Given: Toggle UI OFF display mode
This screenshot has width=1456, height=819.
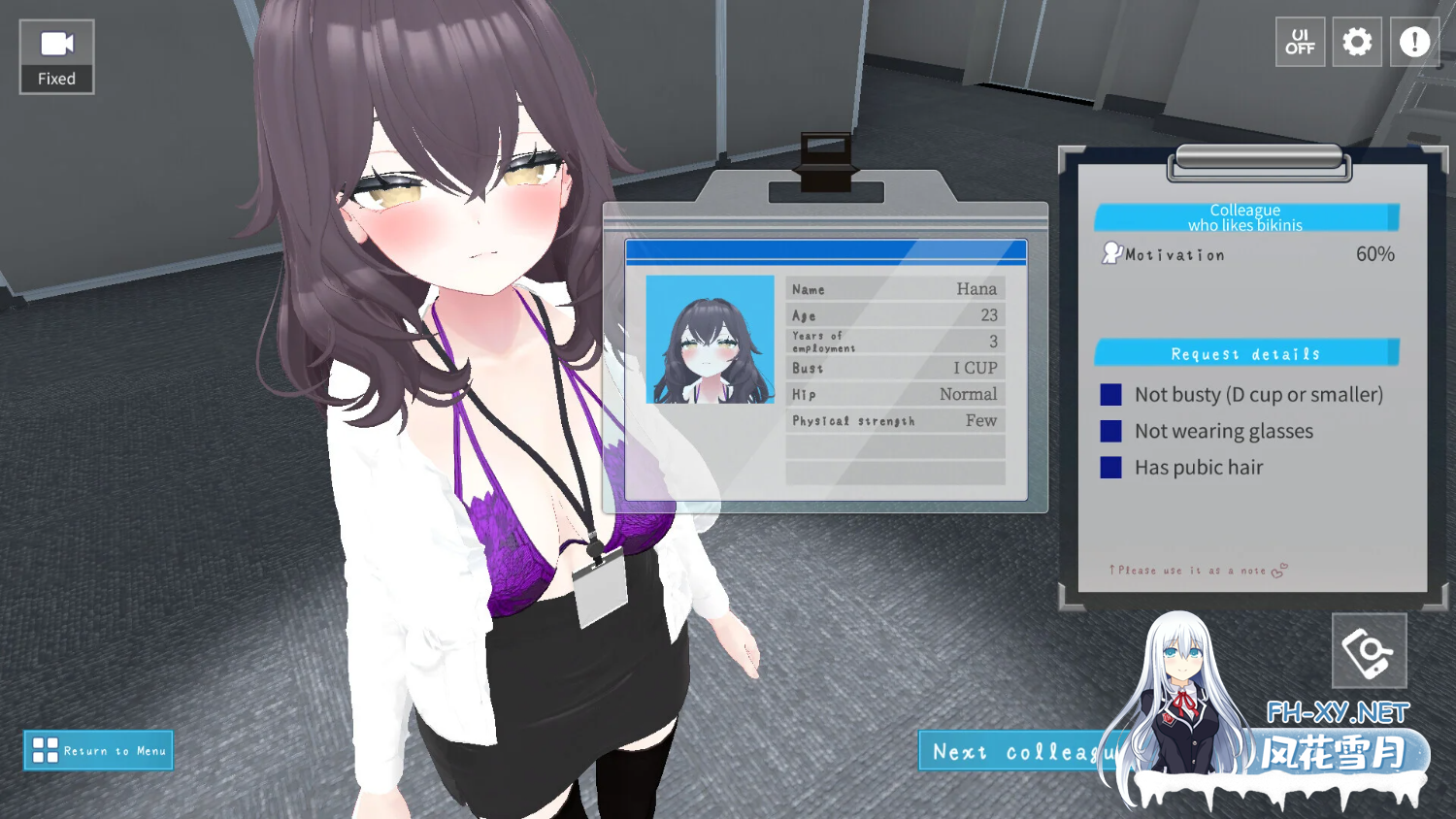Looking at the screenshot, I should 1300,42.
